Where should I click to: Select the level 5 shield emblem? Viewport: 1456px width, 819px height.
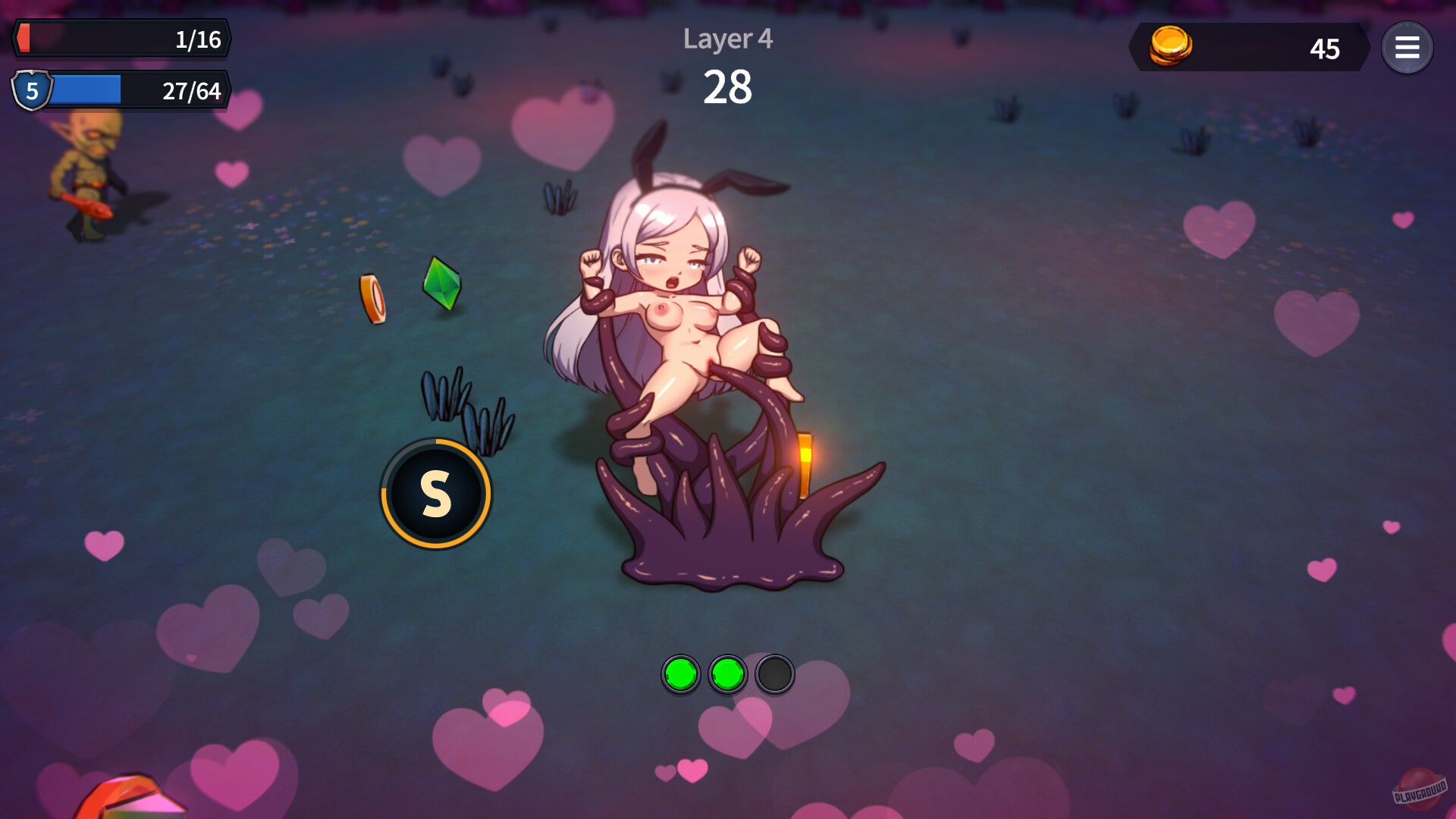click(x=32, y=91)
